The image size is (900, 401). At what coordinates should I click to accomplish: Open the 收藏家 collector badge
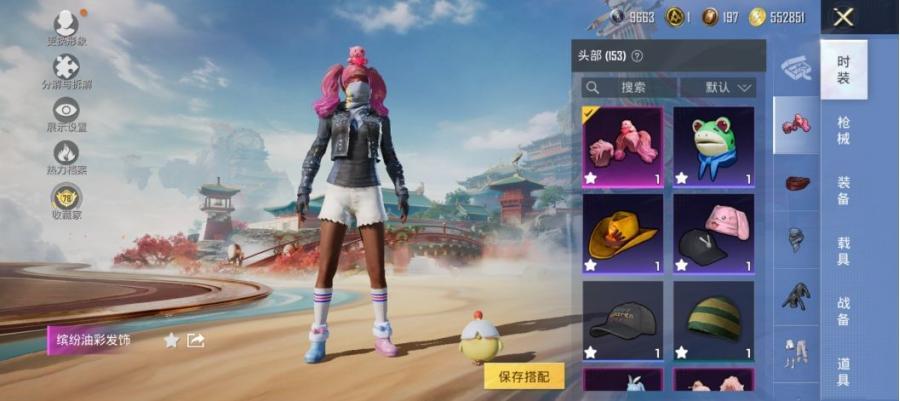(x=66, y=201)
